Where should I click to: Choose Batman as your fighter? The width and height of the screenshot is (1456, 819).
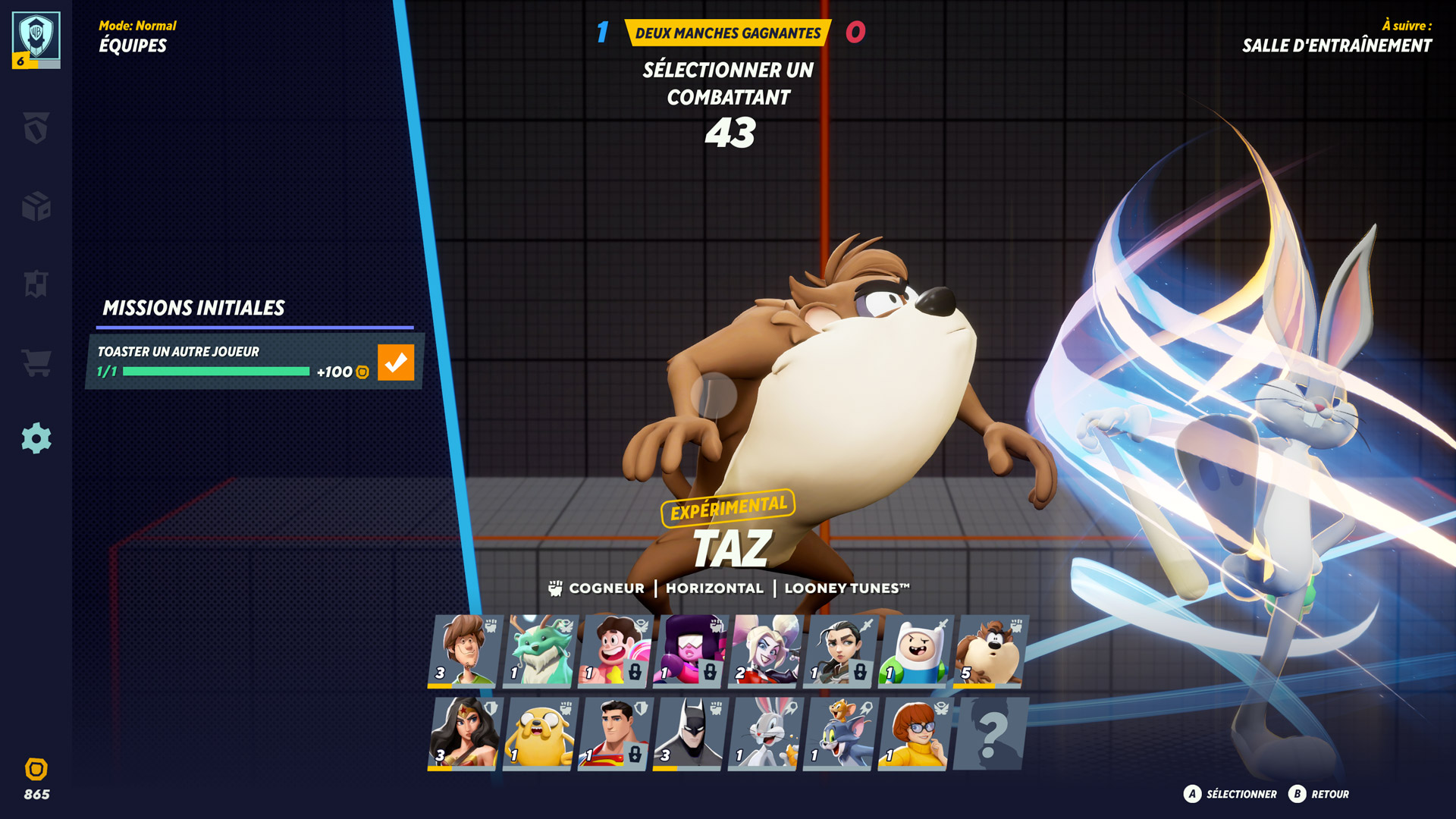[x=689, y=733]
